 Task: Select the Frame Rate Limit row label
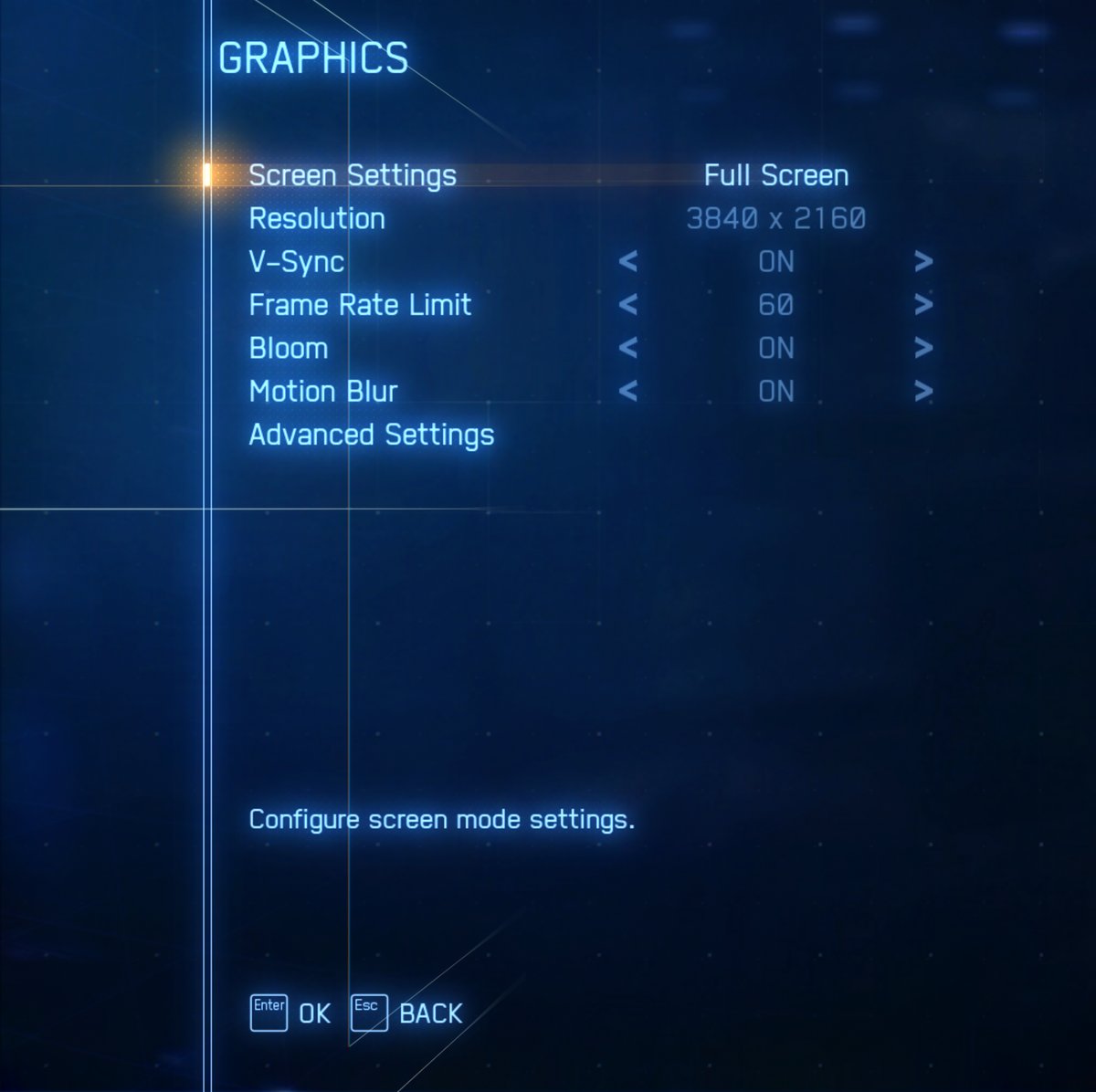(360, 305)
